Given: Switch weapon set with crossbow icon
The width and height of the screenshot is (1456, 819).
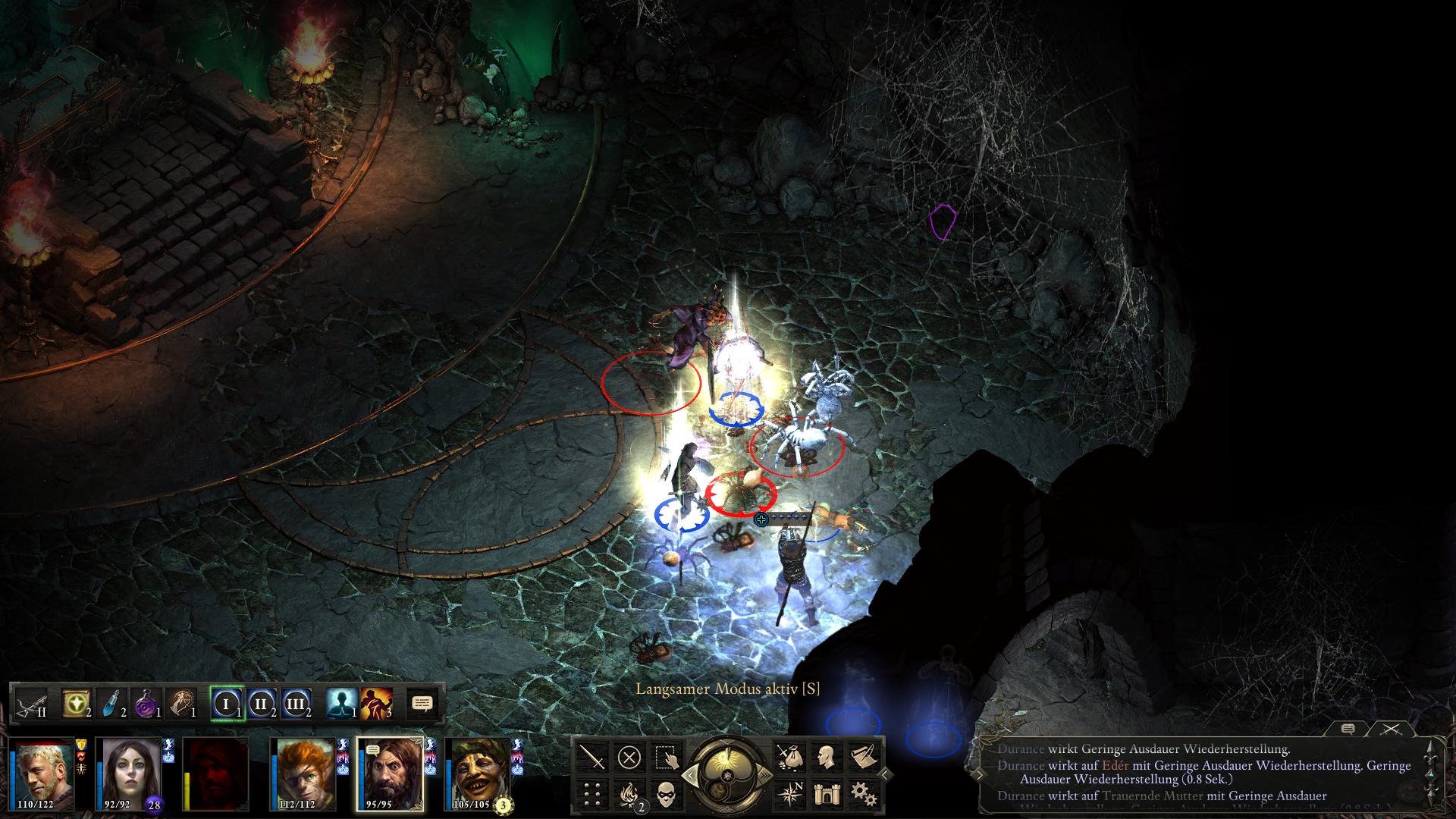Looking at the screenshot, I should coord(30,703).
